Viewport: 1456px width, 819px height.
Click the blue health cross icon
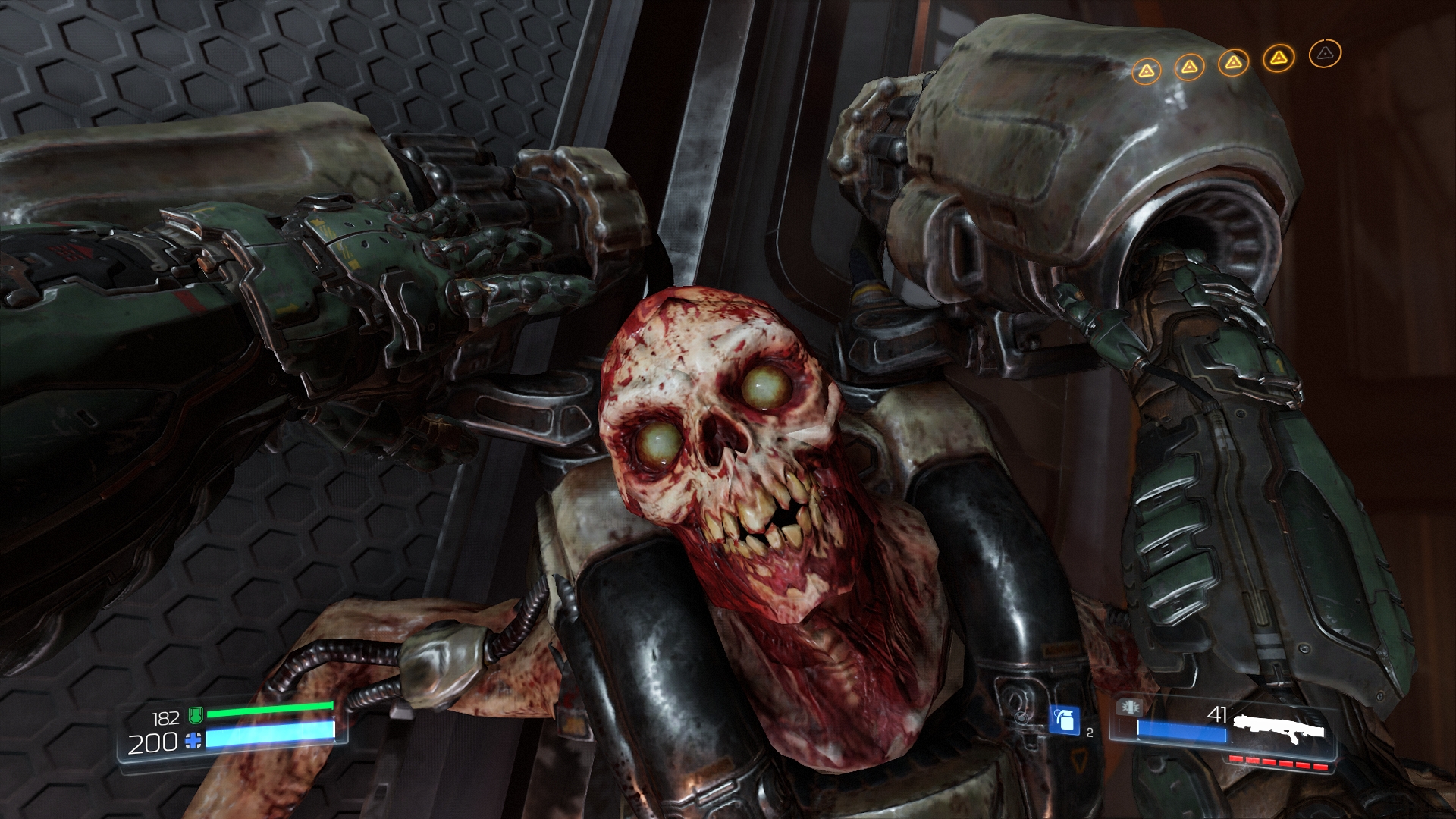194,742
